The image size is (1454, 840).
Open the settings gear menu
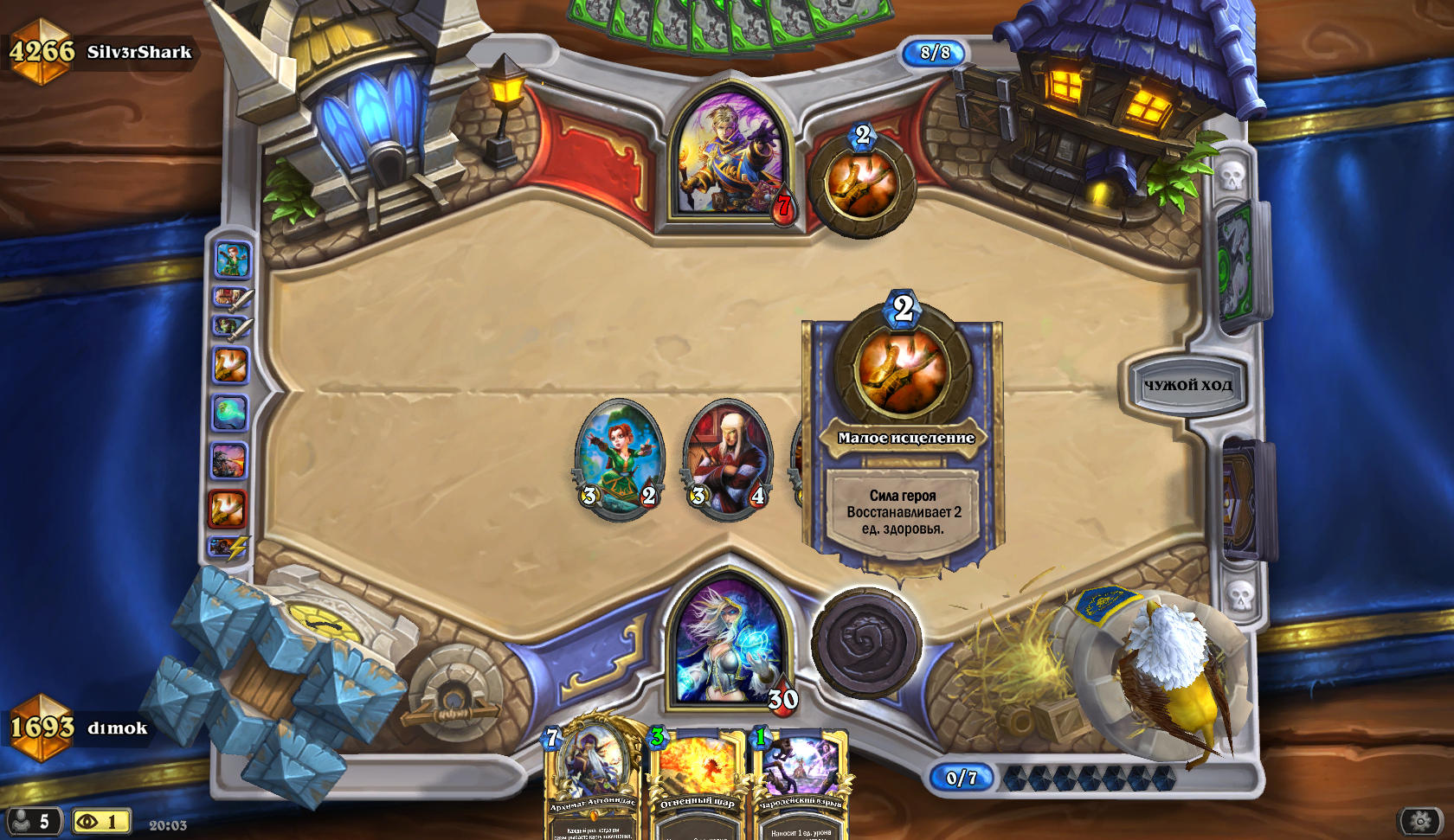[1420, 820]
